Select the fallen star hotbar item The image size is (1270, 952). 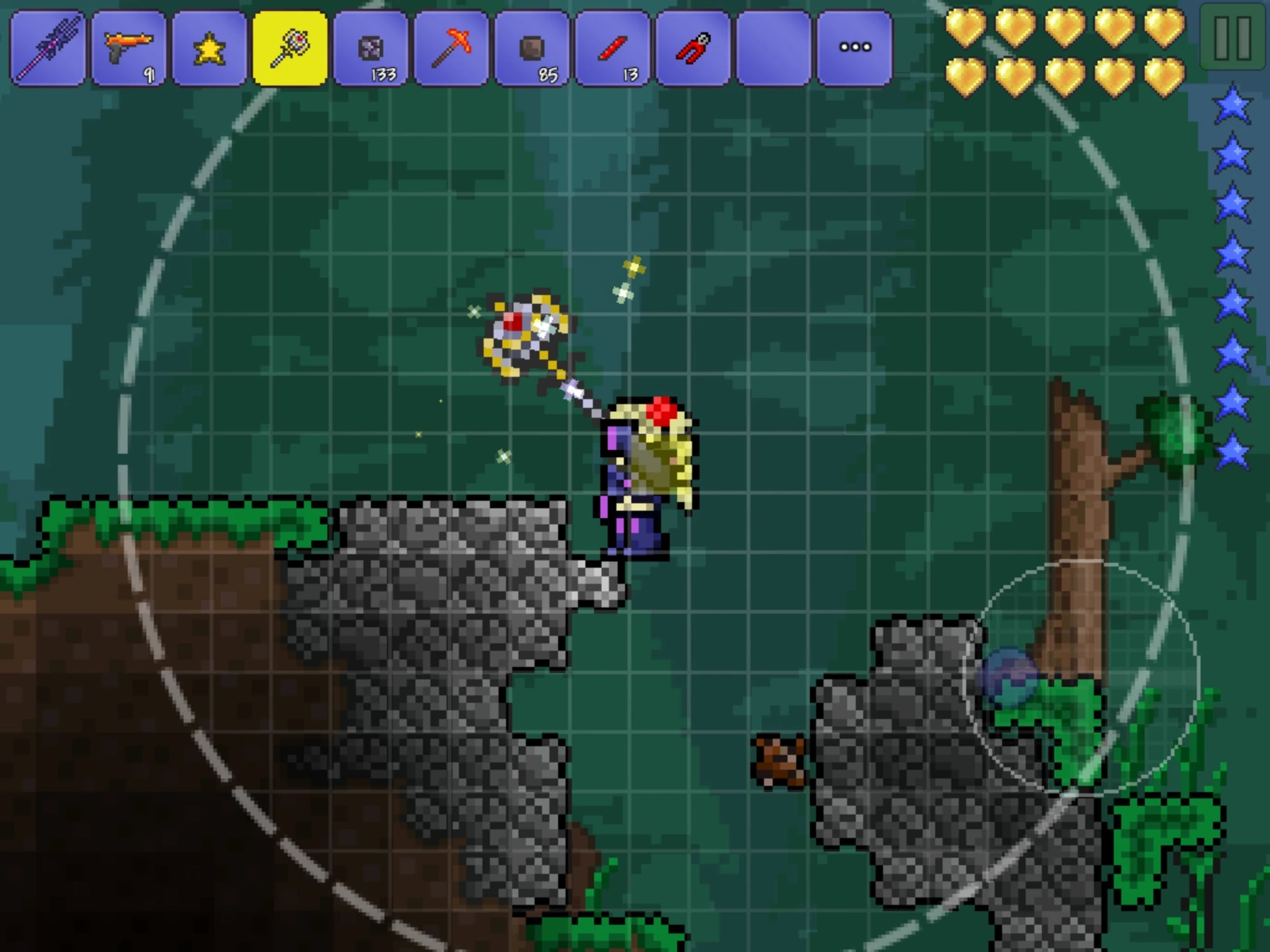(210, 46)
